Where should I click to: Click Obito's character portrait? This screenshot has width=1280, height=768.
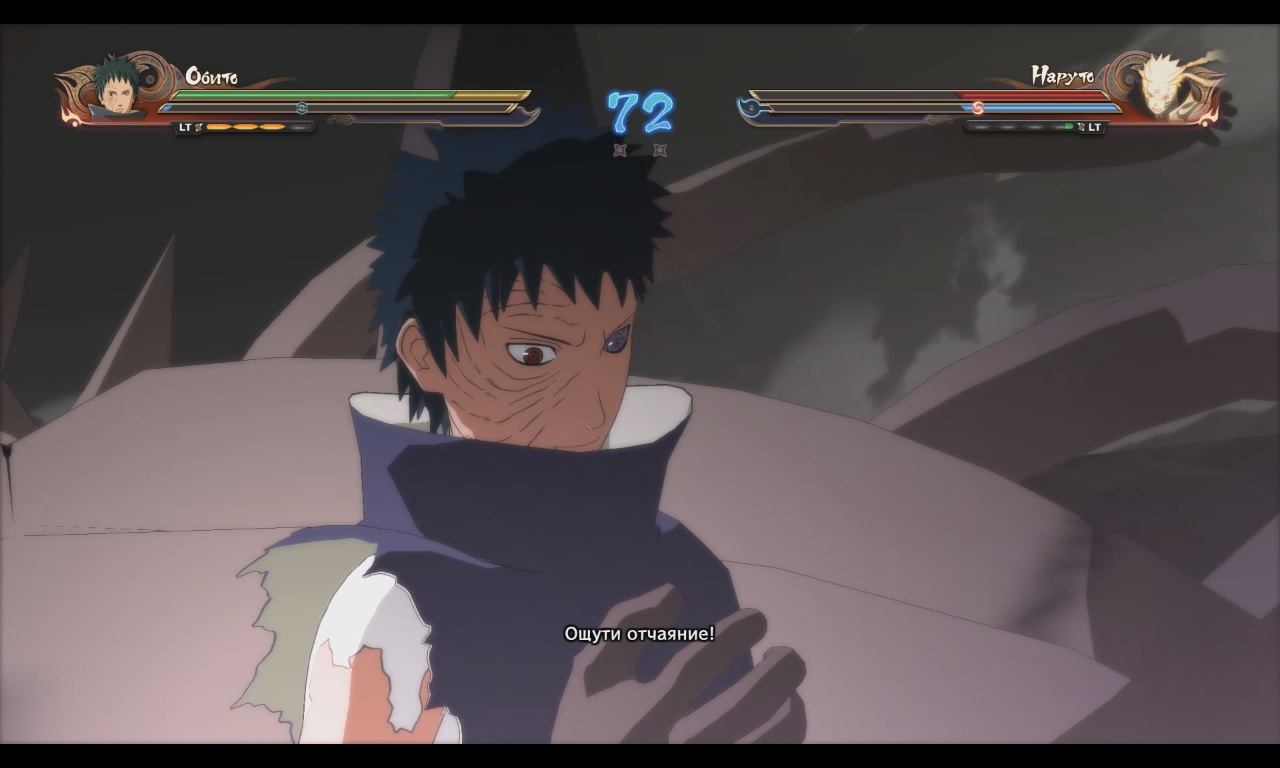pos(117,89)
